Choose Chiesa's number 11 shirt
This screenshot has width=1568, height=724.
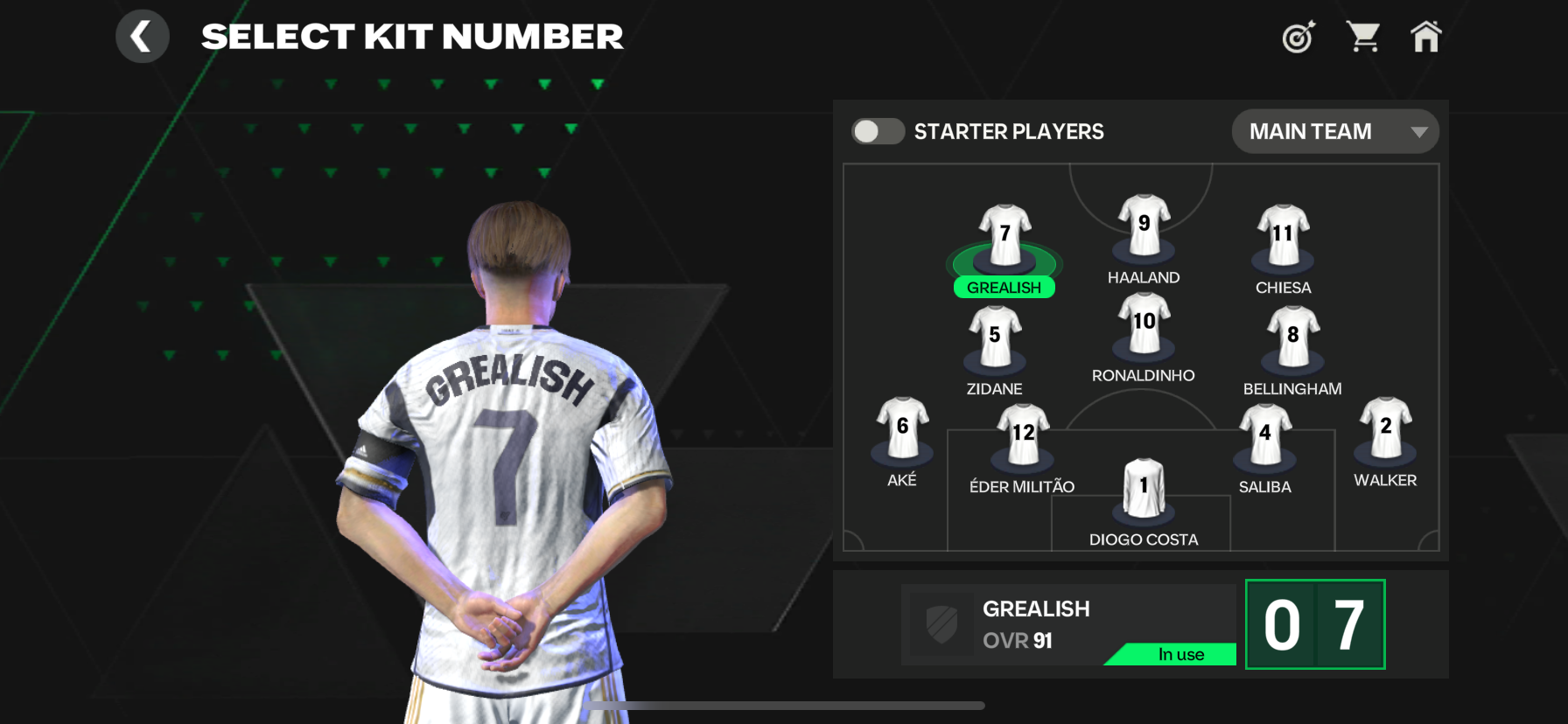pyautogui.click(x=1283, y=234)
